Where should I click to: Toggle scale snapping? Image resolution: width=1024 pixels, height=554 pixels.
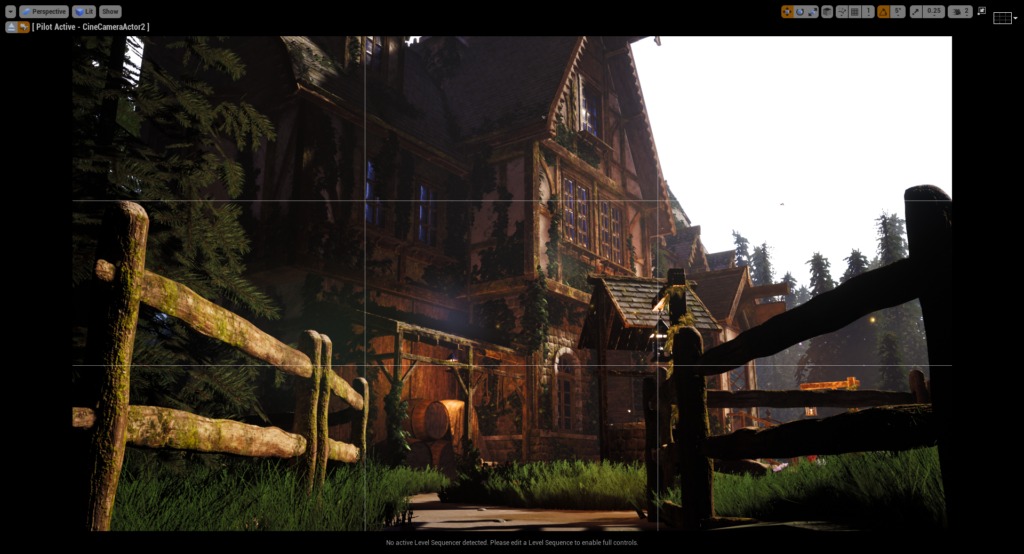pos(915,12)
